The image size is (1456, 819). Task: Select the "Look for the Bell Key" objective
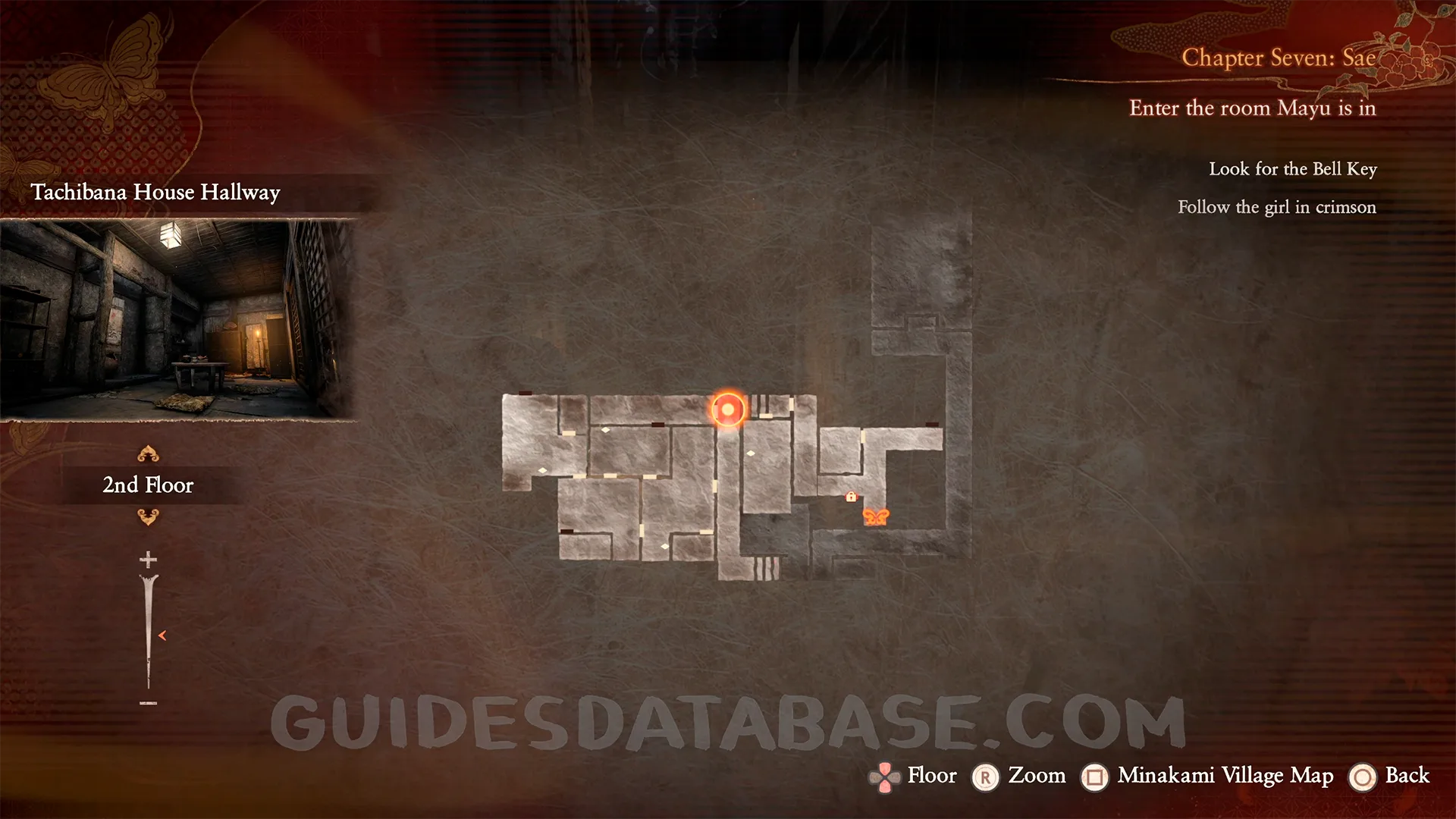[x=1292, y=169]
